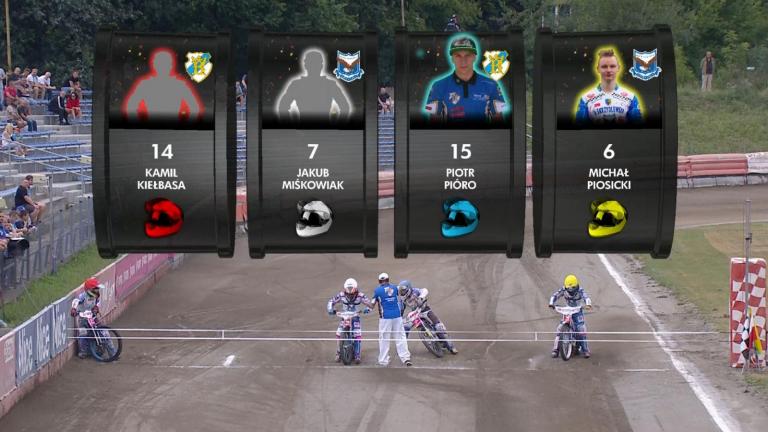
Task: Select the yellow helmet icon
Action: click(x=607, y=218)
